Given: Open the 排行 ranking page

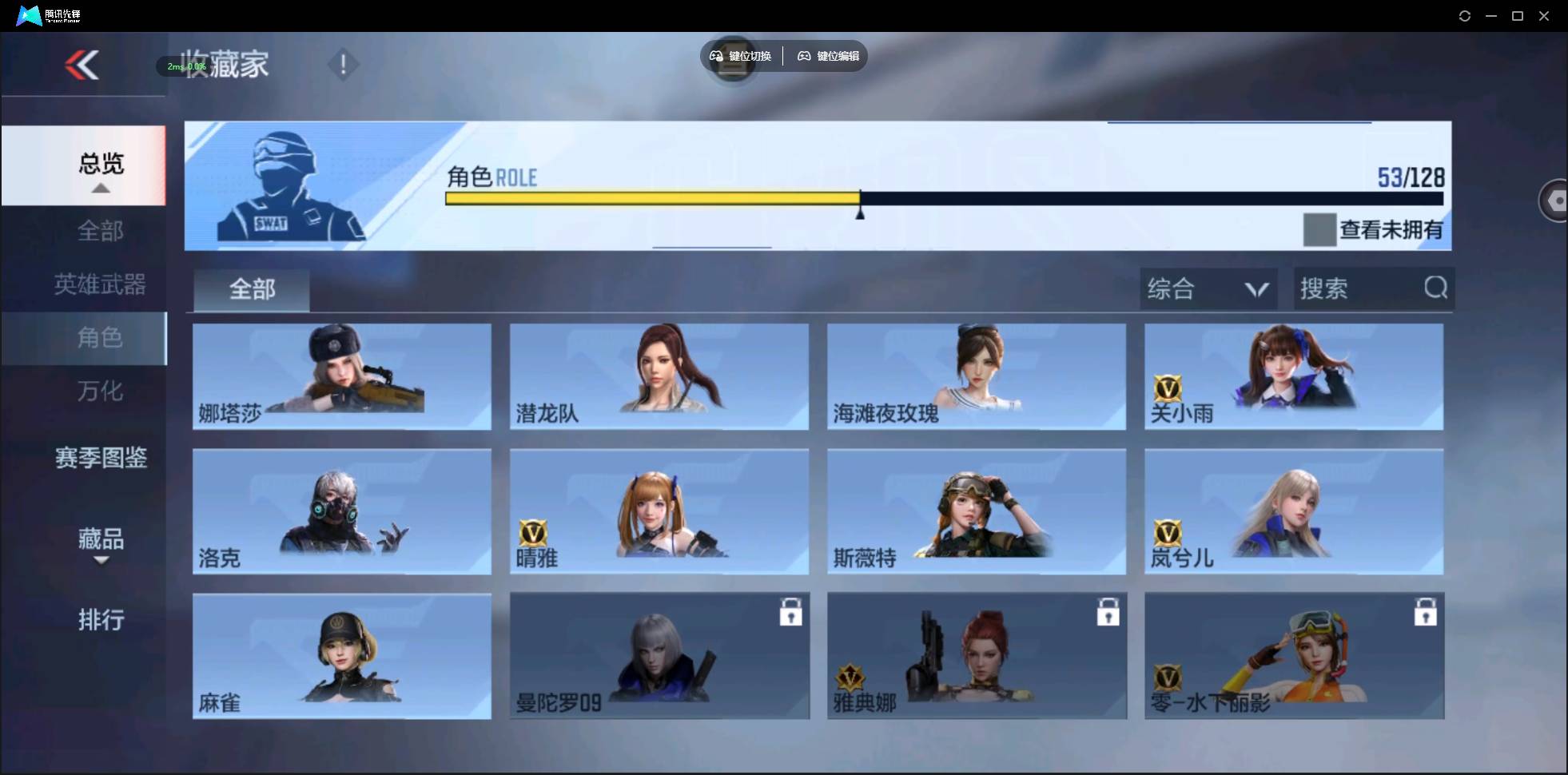Looking at the screenshot, I should (101, 621).
